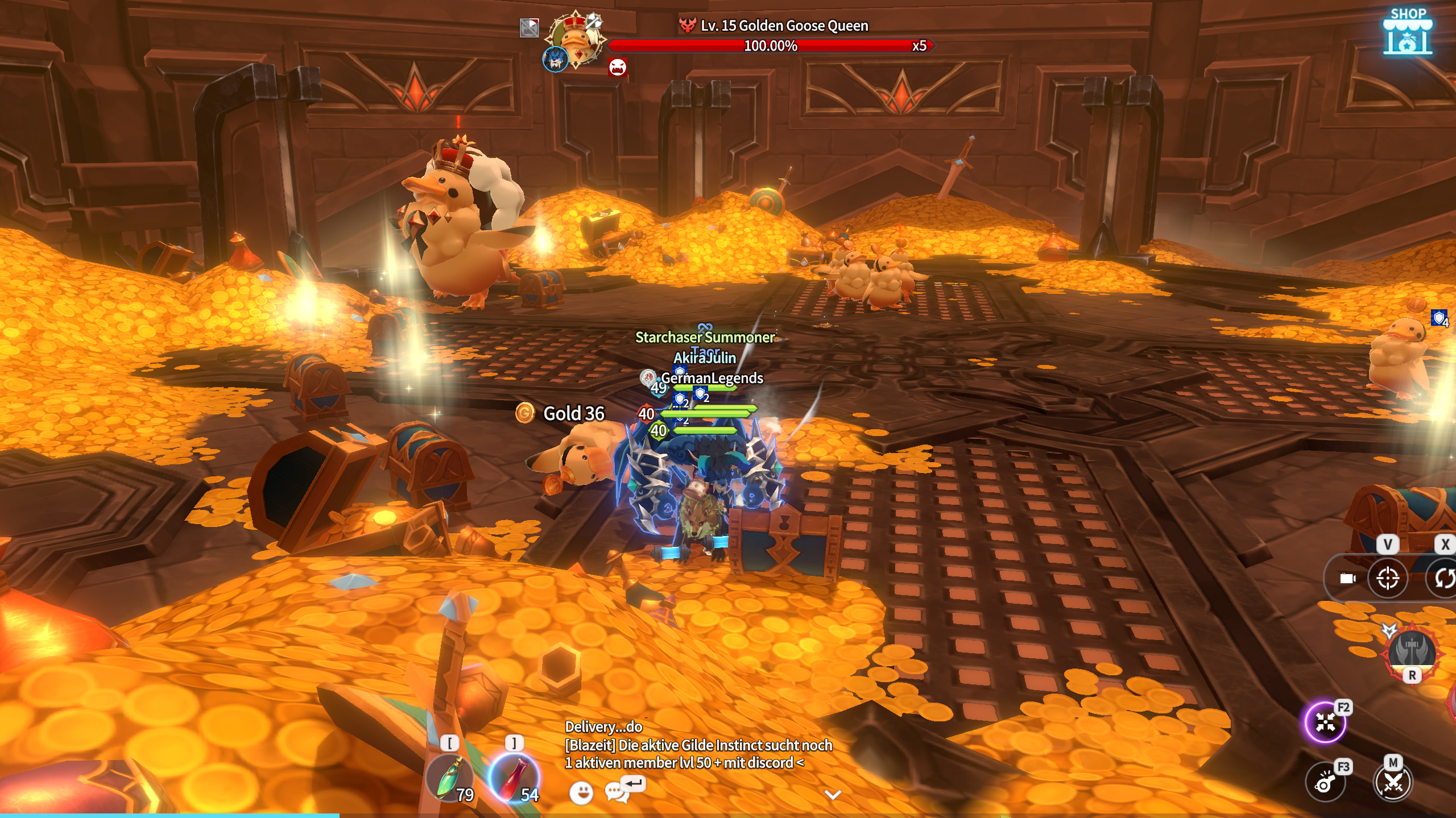The height and width of the screenshot is (818, 1456).
Task: Activate the winged hammer ultimate skill
Action: [1411, 653]
